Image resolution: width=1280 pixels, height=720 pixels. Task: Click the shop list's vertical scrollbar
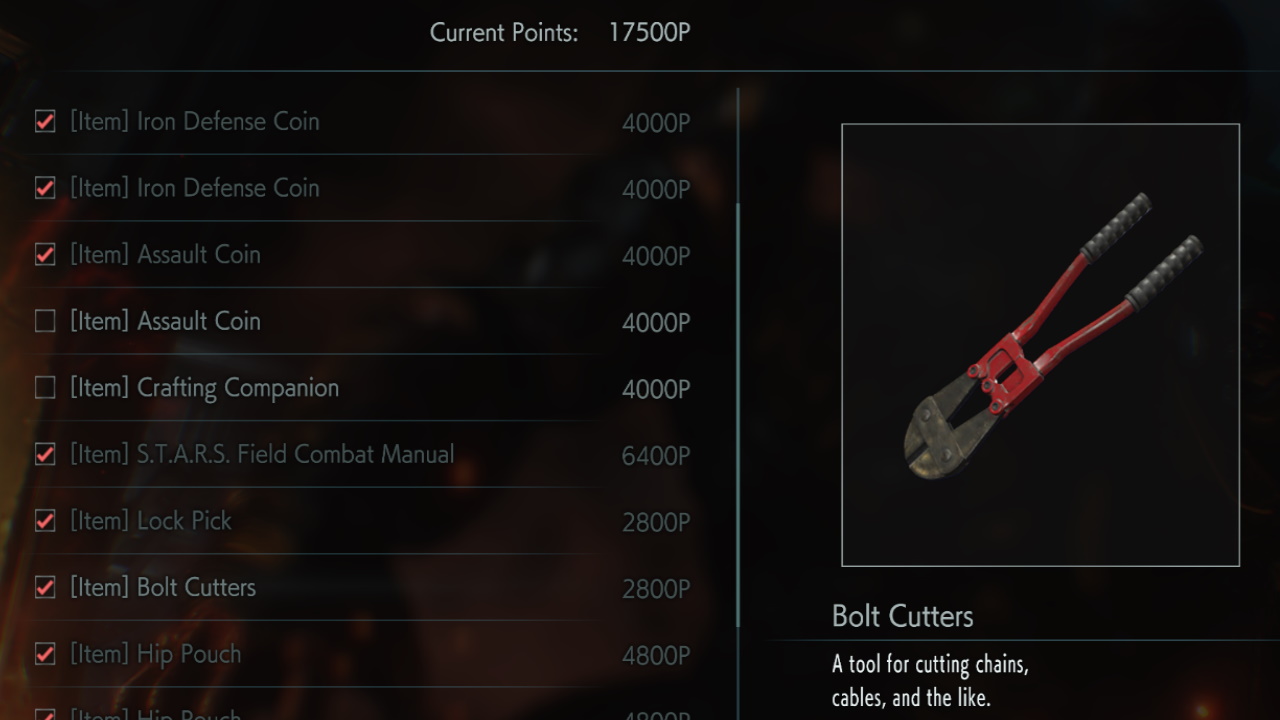pos(738,400)
